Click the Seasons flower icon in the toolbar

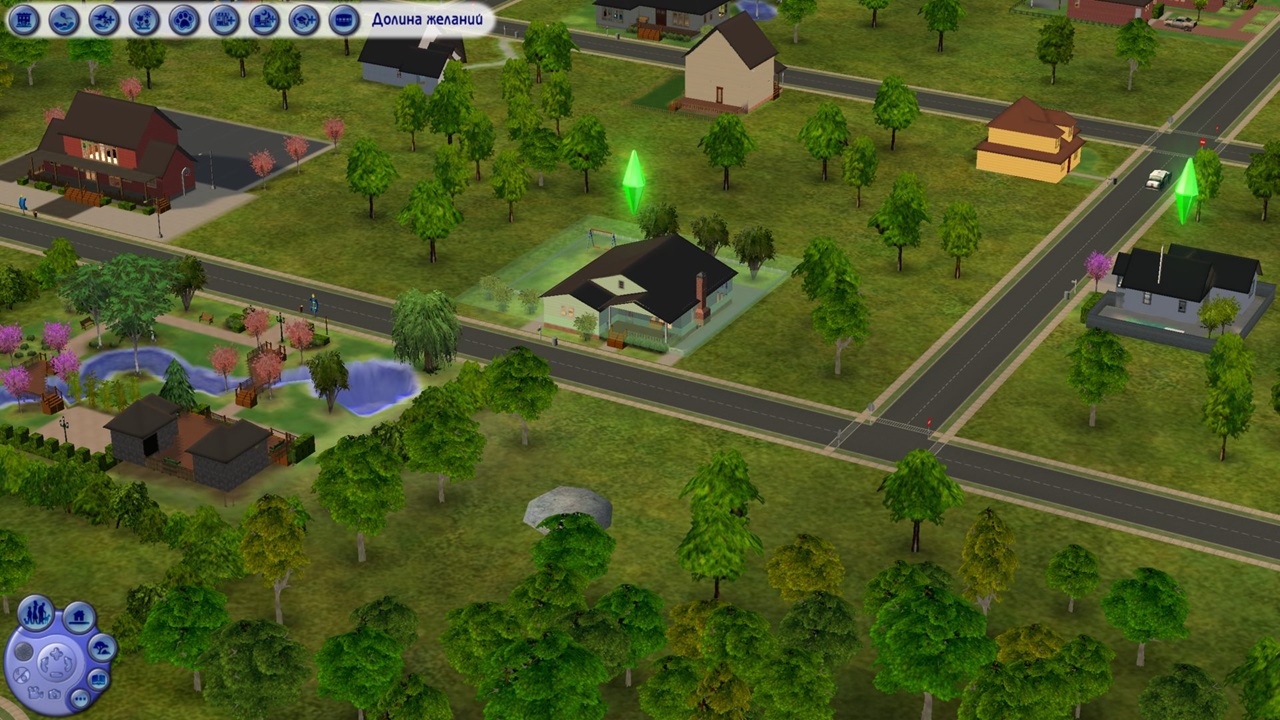(x=142, y=18)
